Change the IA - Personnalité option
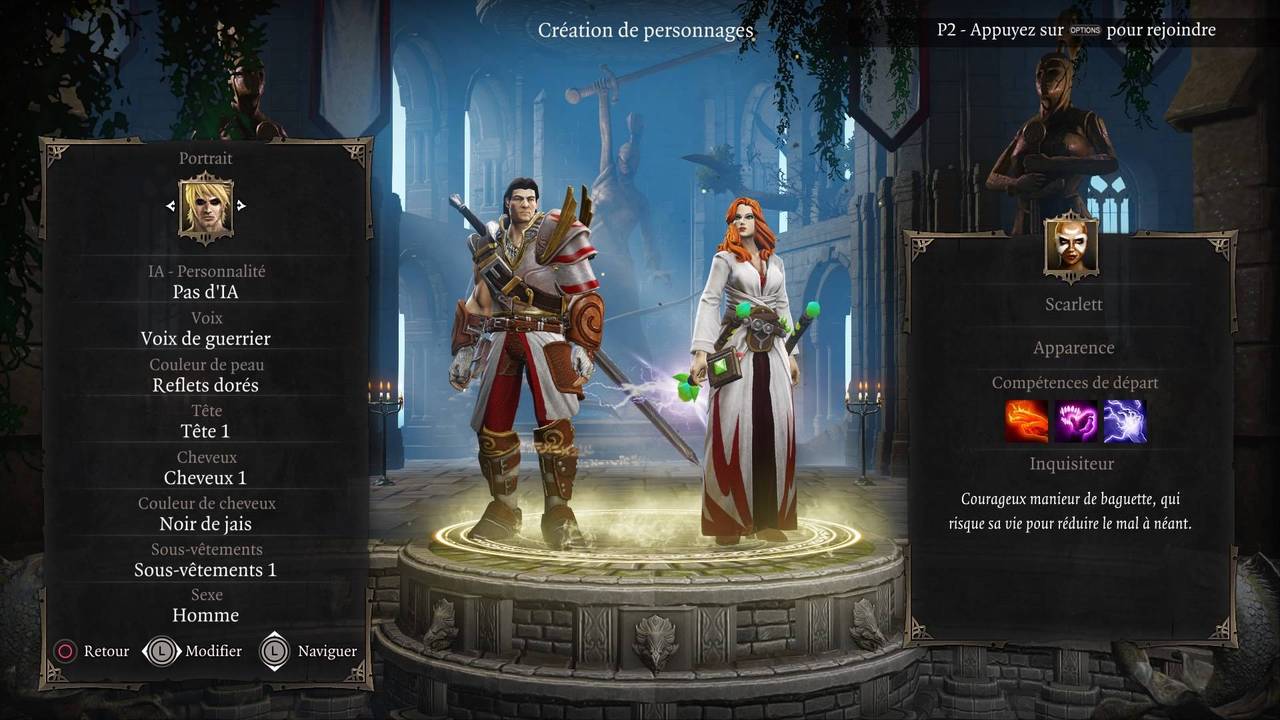The image size is (1280, 720). click(206, 292)
